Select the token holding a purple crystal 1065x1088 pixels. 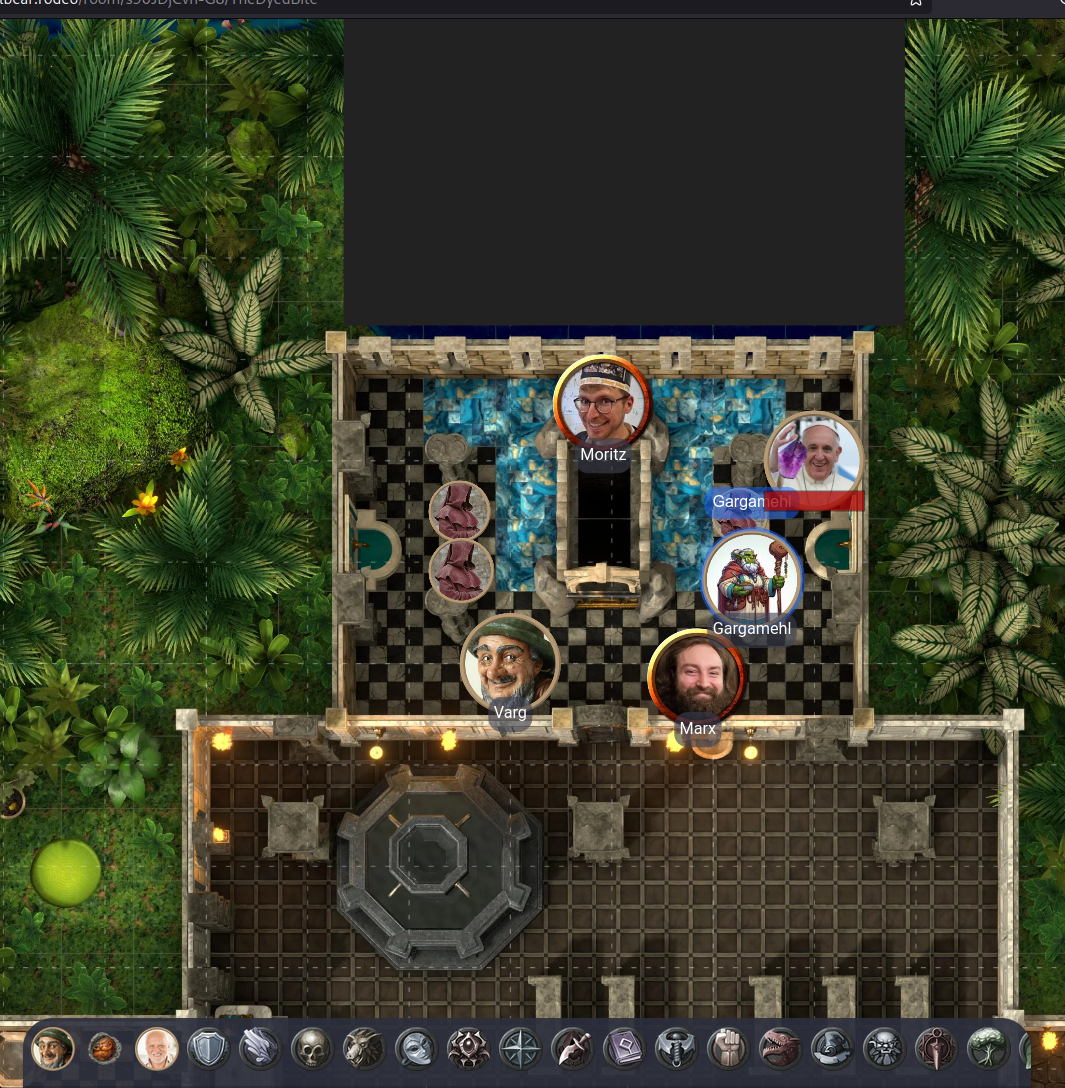814,458
